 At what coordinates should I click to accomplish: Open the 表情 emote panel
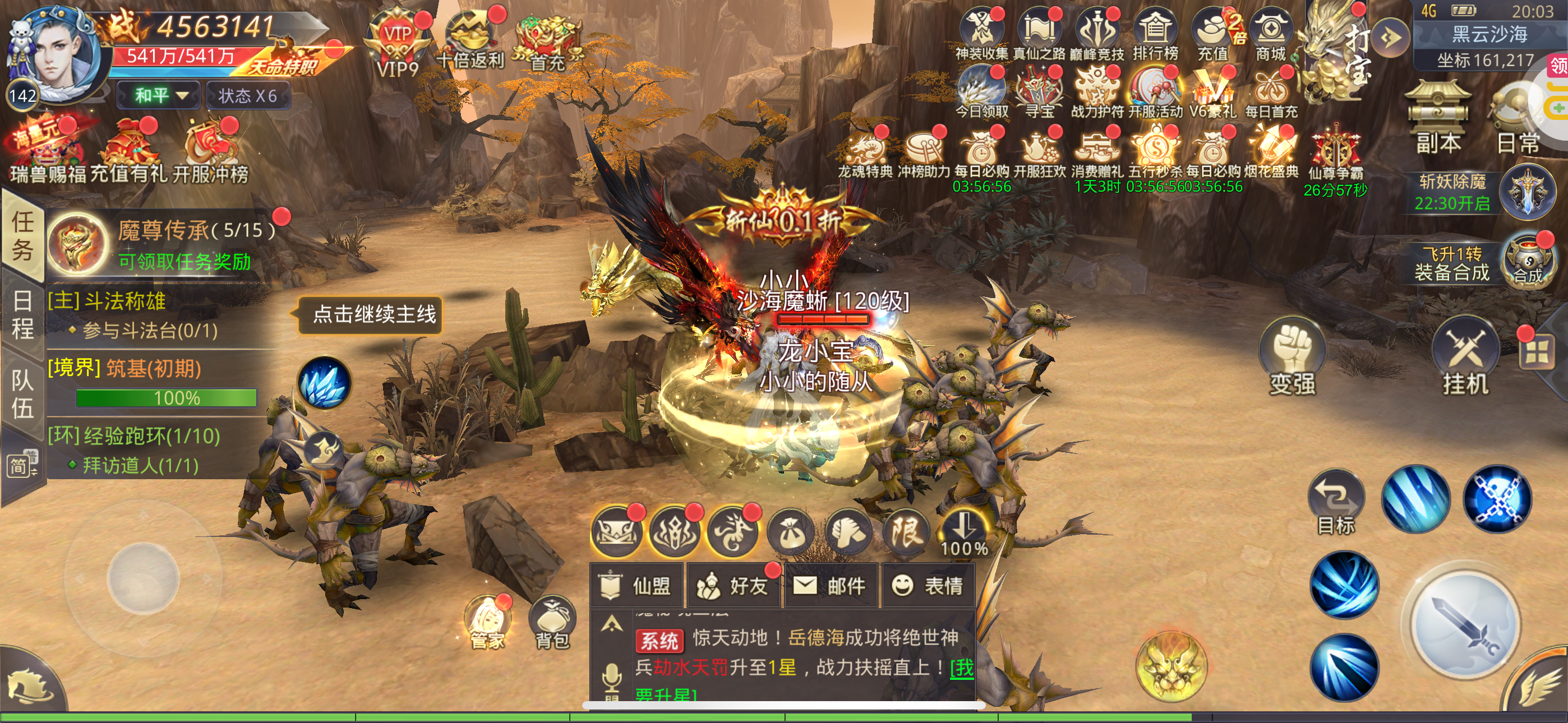[x=928, y=586]
